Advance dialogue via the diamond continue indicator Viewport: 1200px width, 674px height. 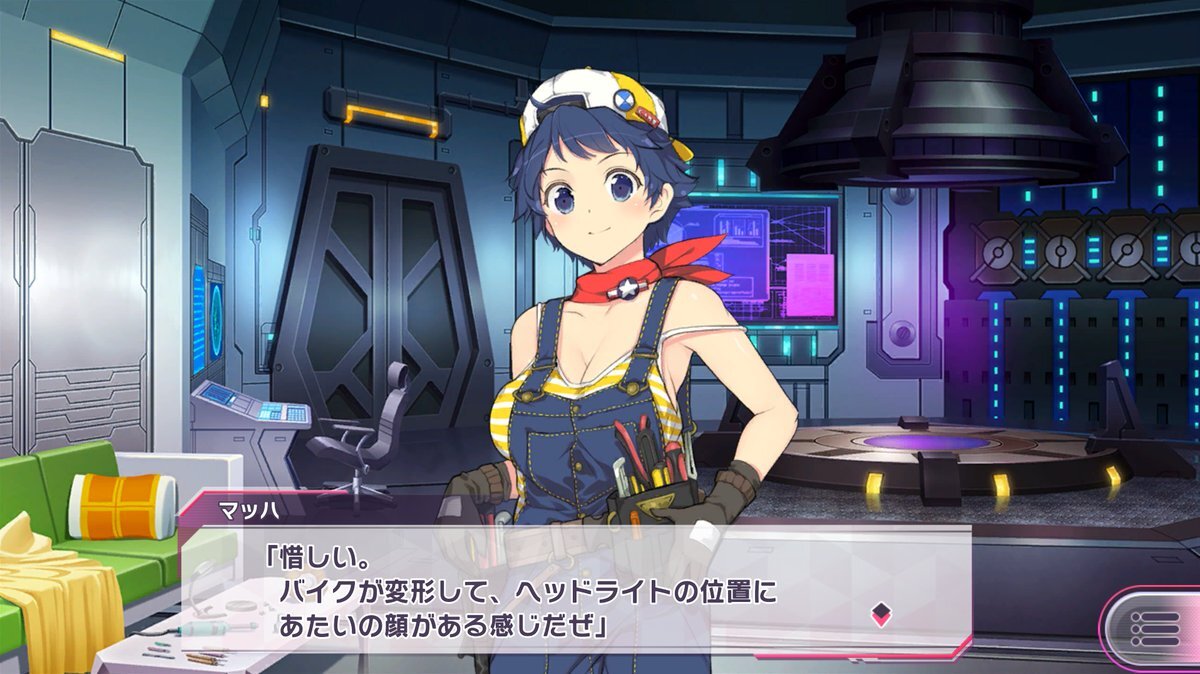(880, 613)
